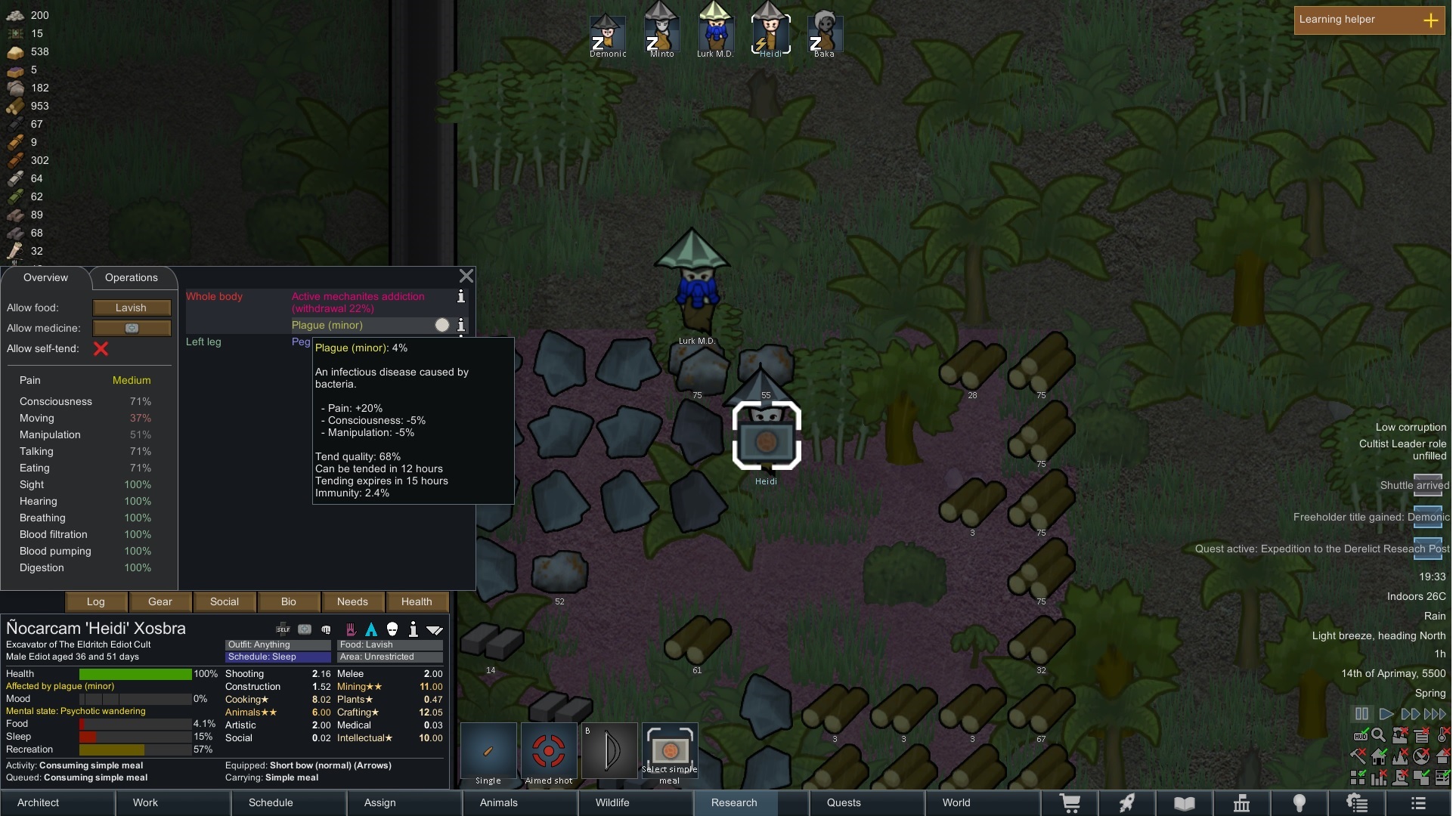
Task: Open the Gear tab
Action: coord(160,602)
